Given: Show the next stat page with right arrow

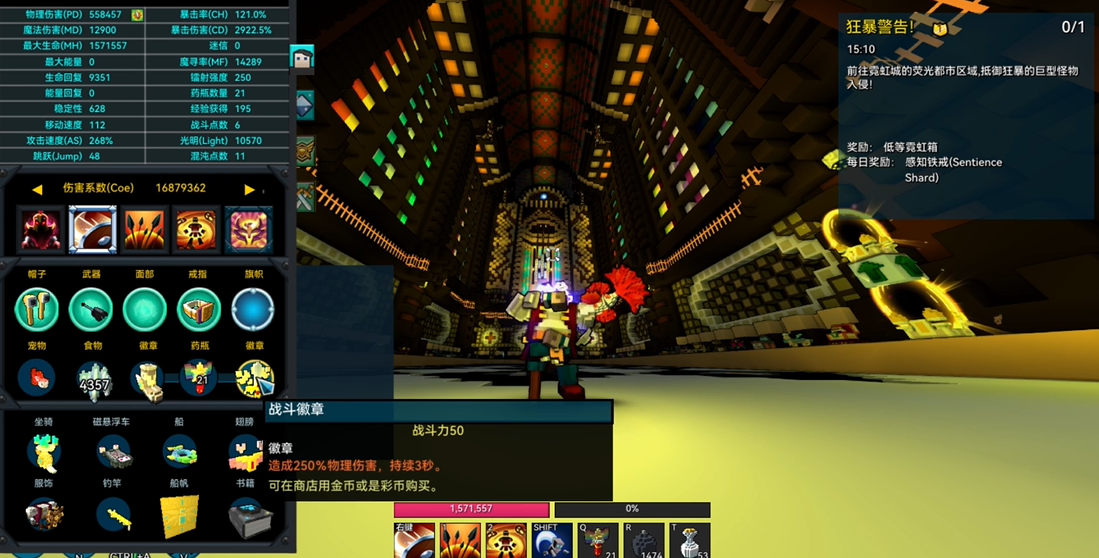Looking at the screenshot, I should click(x=249, y=189).
